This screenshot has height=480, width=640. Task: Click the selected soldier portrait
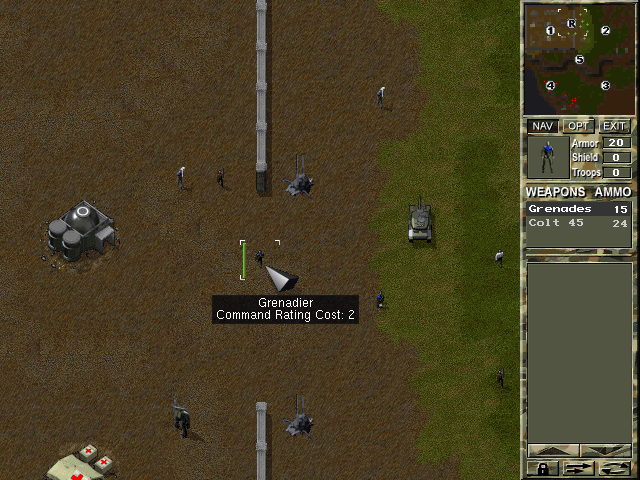pyautogui.click(x=547, y=157)
